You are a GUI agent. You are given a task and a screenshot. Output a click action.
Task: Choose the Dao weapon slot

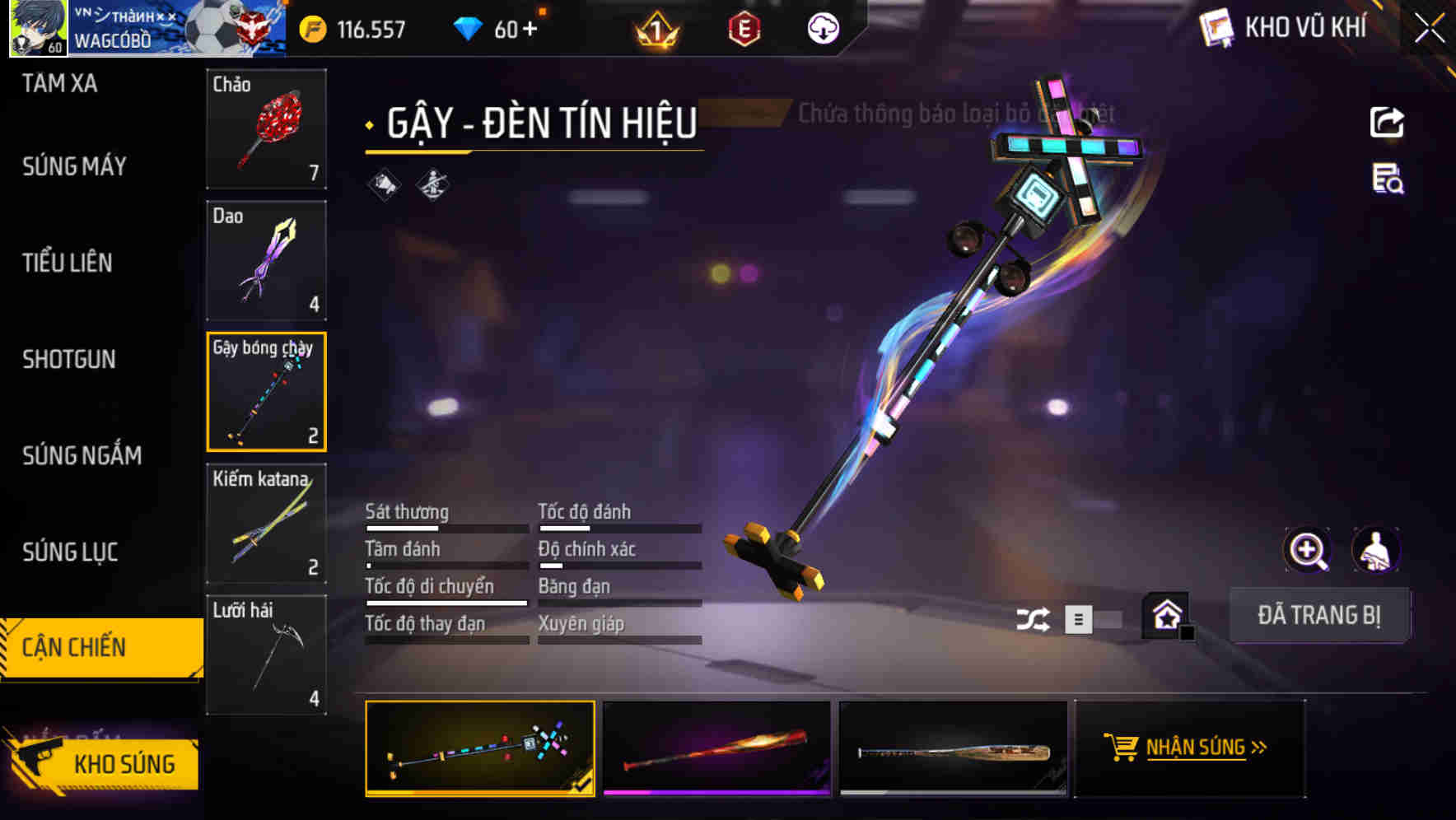coord(266,260)
